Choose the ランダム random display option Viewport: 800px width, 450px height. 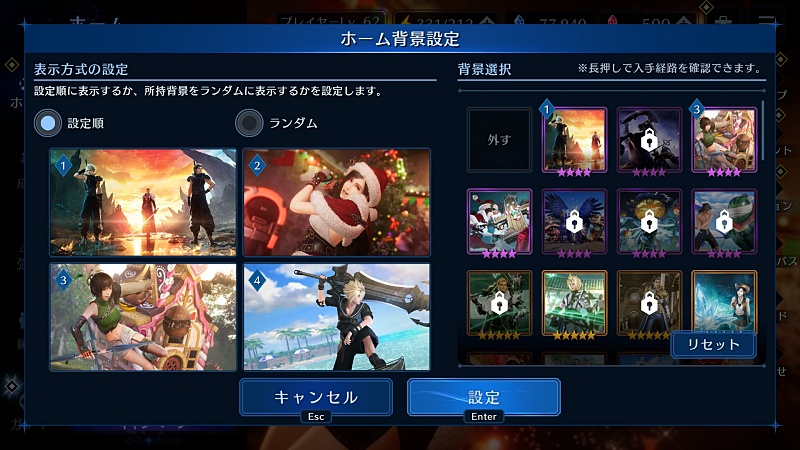coord(248,123)
